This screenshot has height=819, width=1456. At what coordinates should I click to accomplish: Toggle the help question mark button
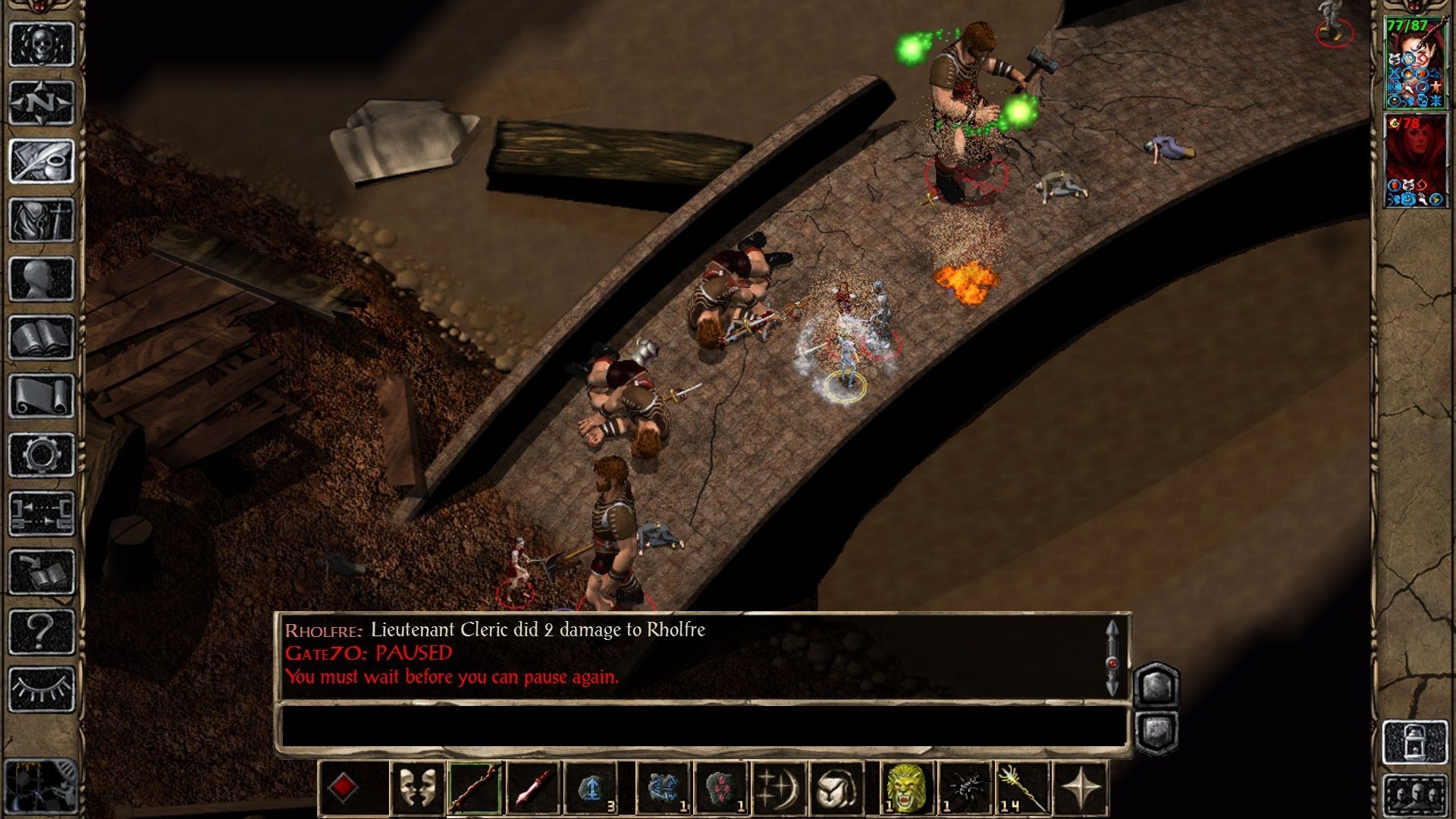41,630
